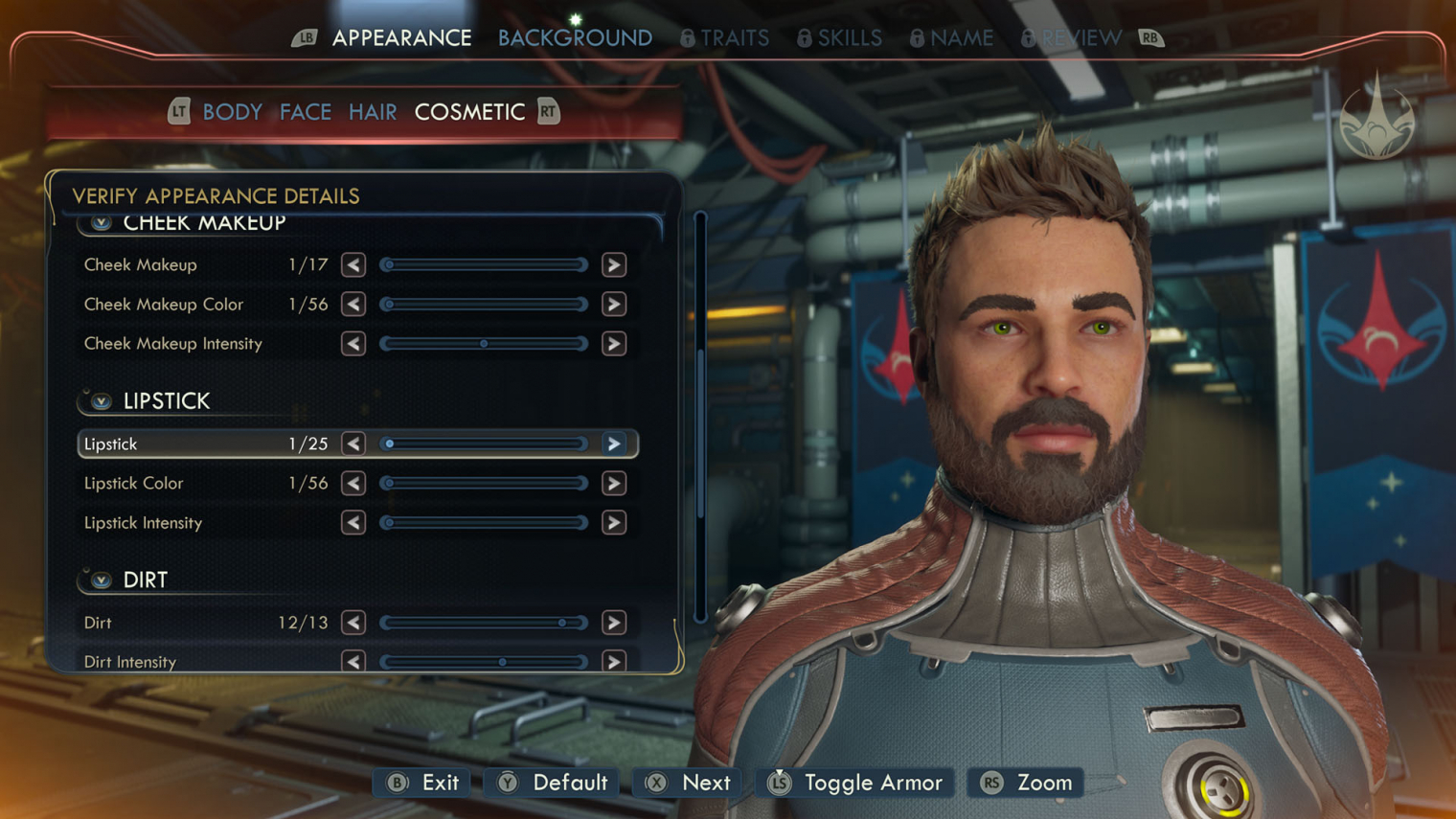Image resolution: width=1456 pixels, height=819 pixels.
Task: Collapse the Dirt section header
Action: click(x=102, y=580)
